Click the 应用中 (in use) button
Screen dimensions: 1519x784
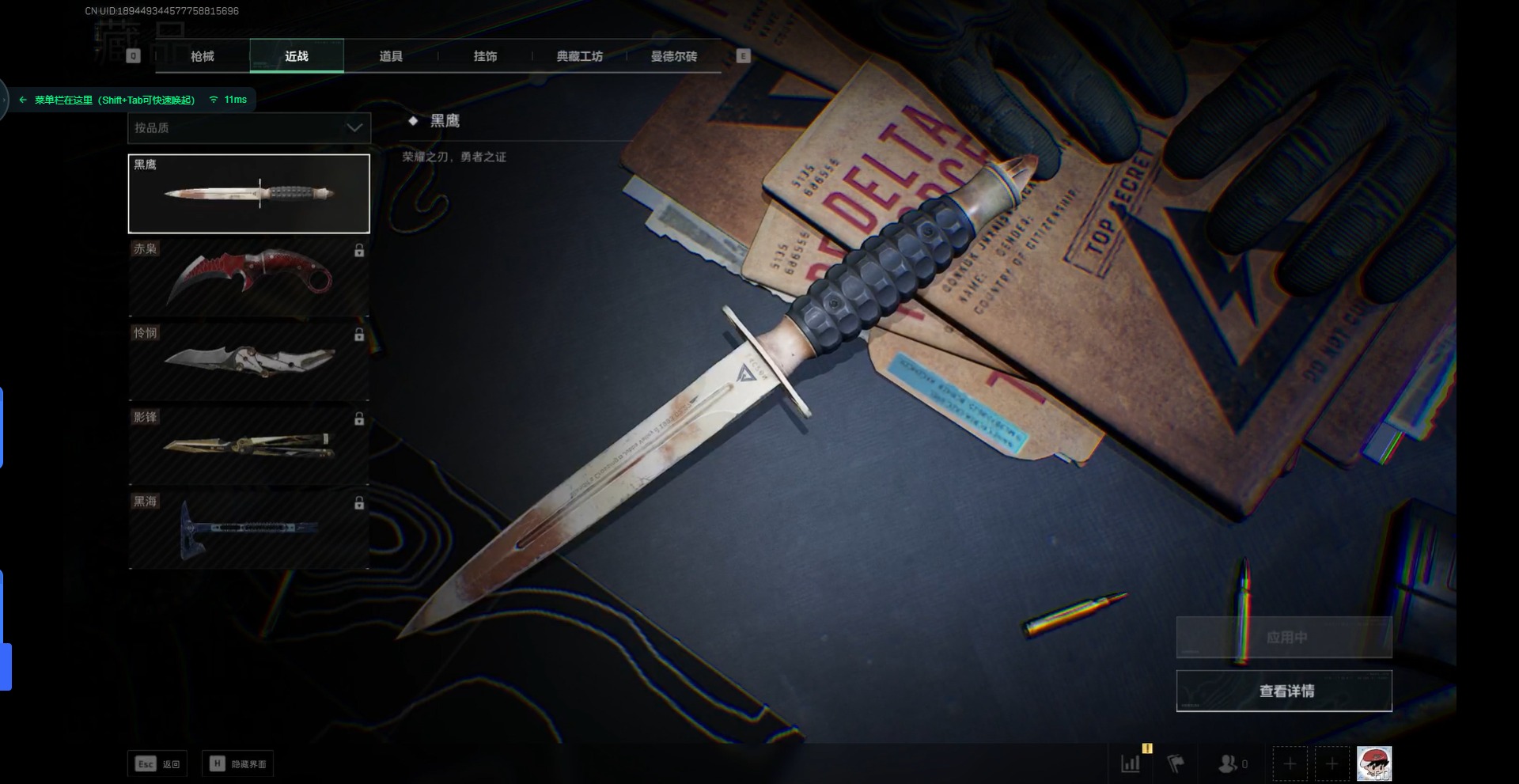click(1284, 637)
